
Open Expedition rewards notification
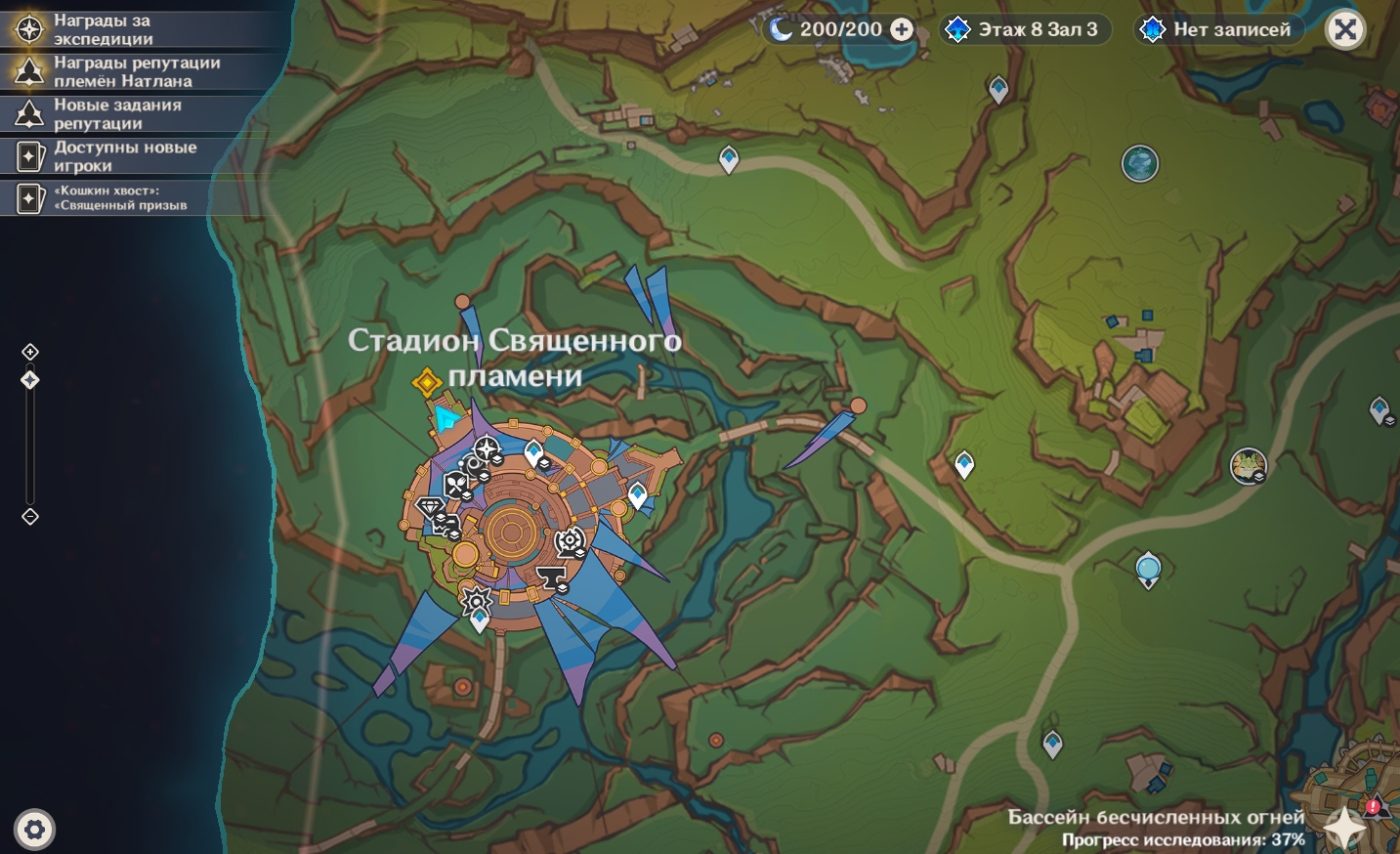[x=103, y=29]
